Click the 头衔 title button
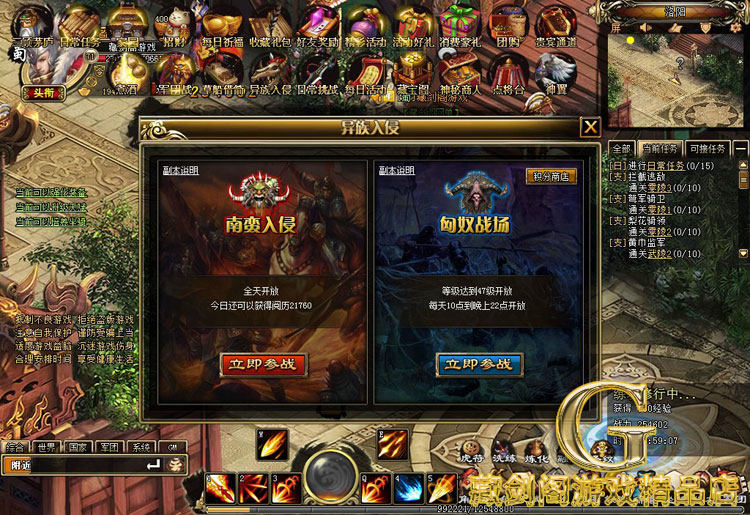This screenshot has width=750, height=515. (x=36, y=92)
